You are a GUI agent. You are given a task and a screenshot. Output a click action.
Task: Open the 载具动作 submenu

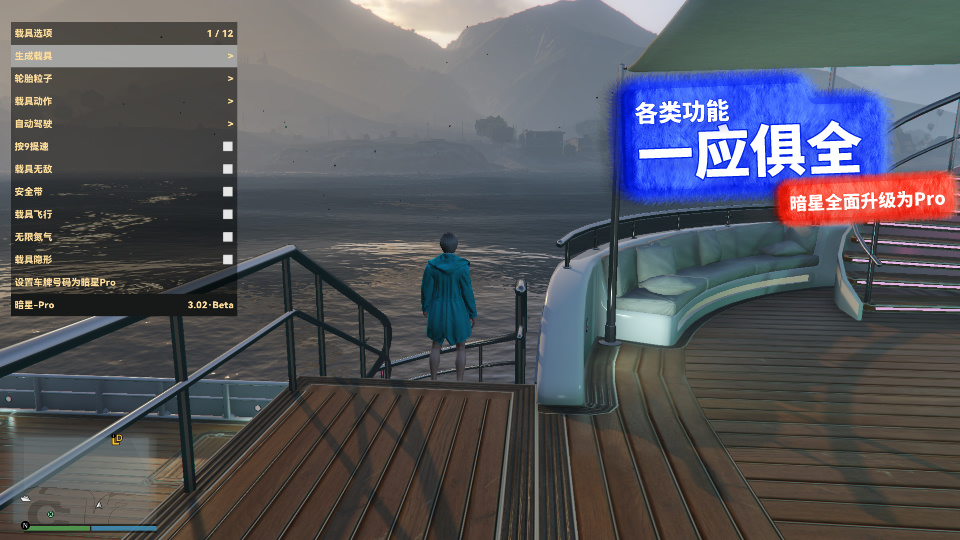point(124,101)
